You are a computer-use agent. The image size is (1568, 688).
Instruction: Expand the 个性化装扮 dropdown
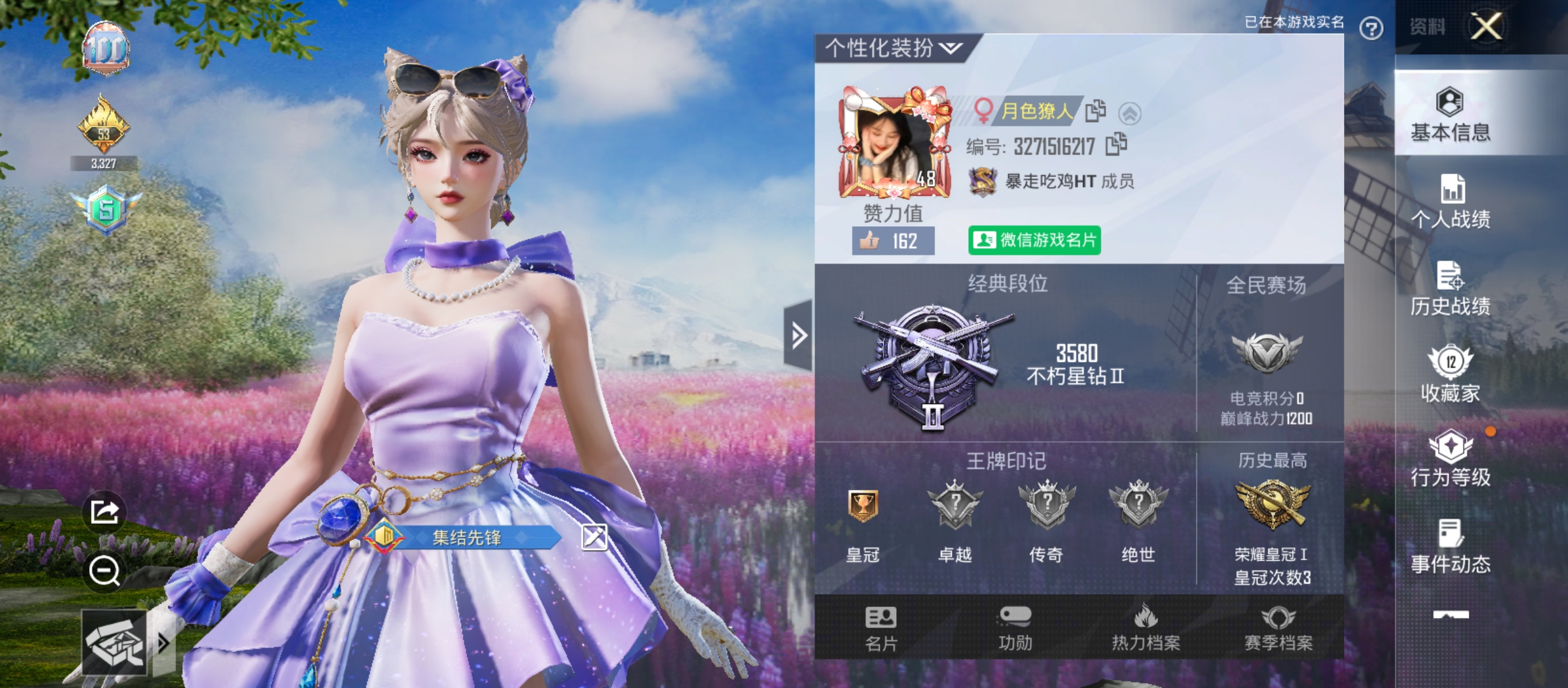tap(894, 48)
